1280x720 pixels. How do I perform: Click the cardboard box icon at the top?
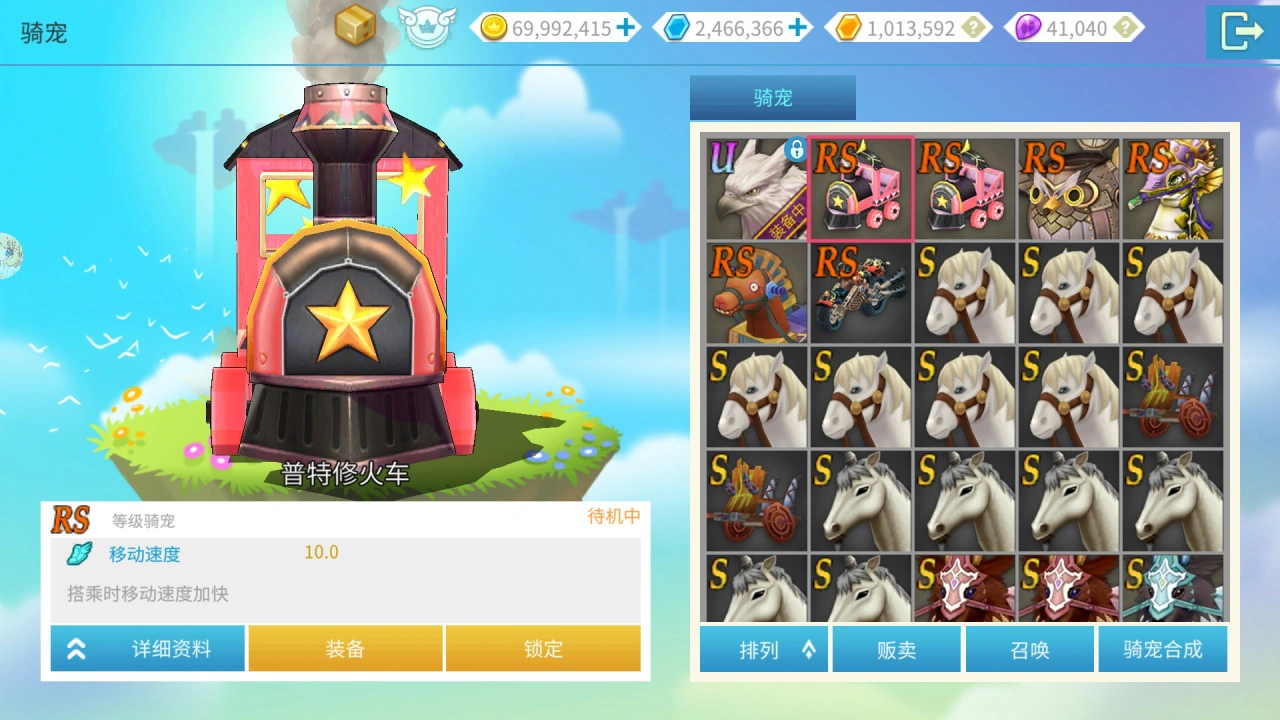click(x=352, y=25)
